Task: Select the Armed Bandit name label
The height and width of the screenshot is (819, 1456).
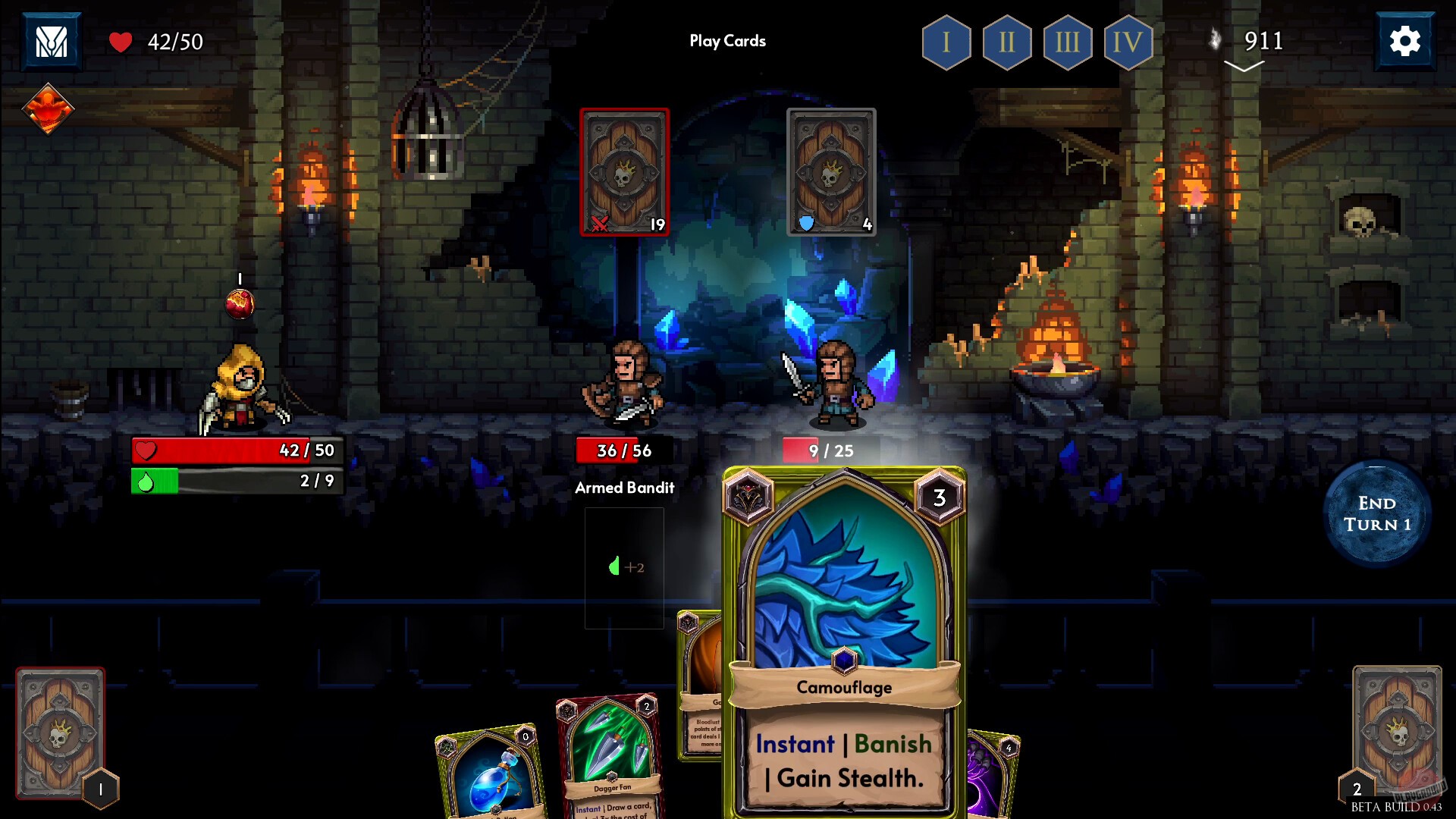Action: (625, 488)
